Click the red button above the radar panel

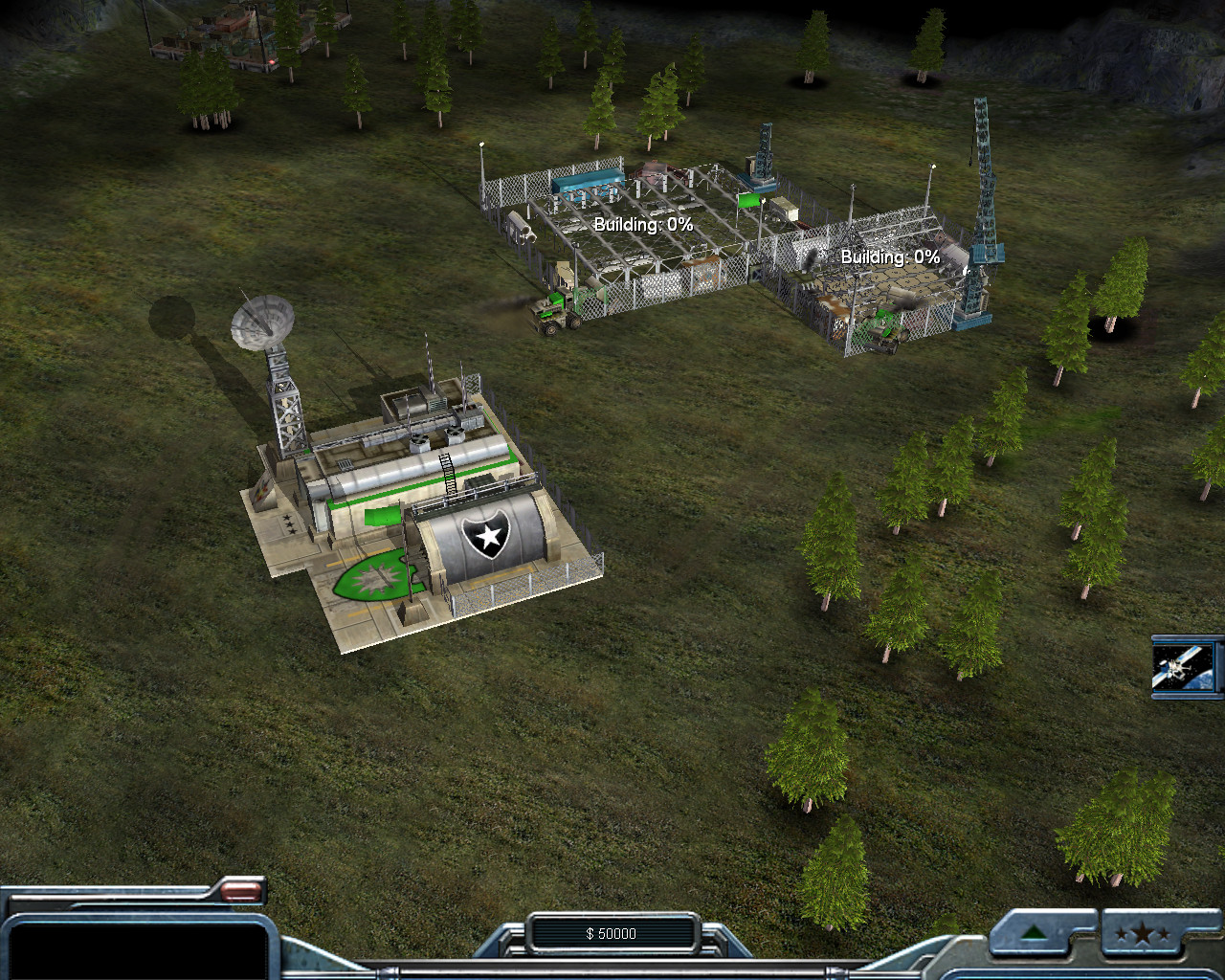pyautogui.click(x=241, y=891)
